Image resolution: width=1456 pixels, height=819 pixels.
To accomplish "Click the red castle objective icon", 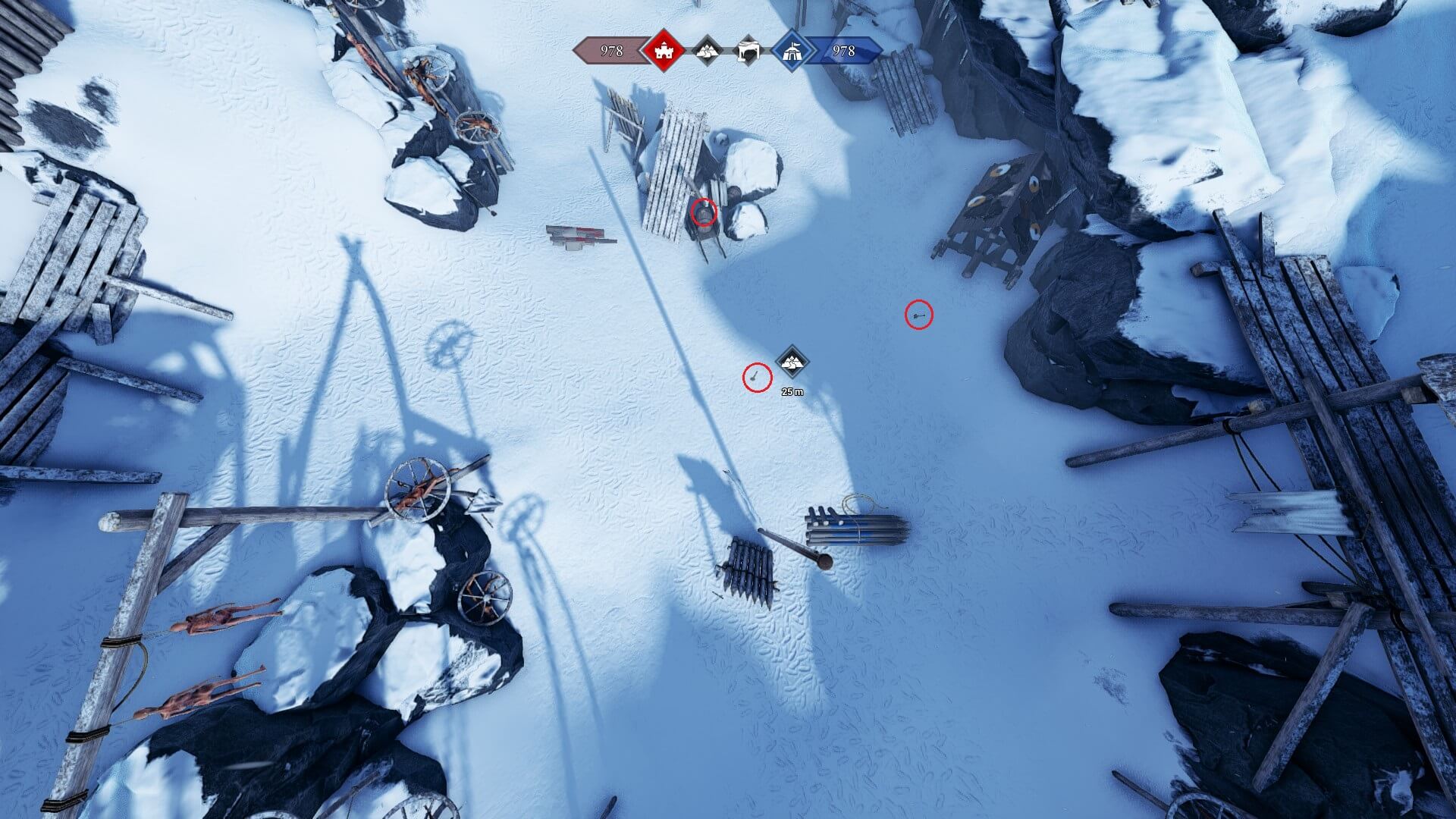I will tap(664, 51).
